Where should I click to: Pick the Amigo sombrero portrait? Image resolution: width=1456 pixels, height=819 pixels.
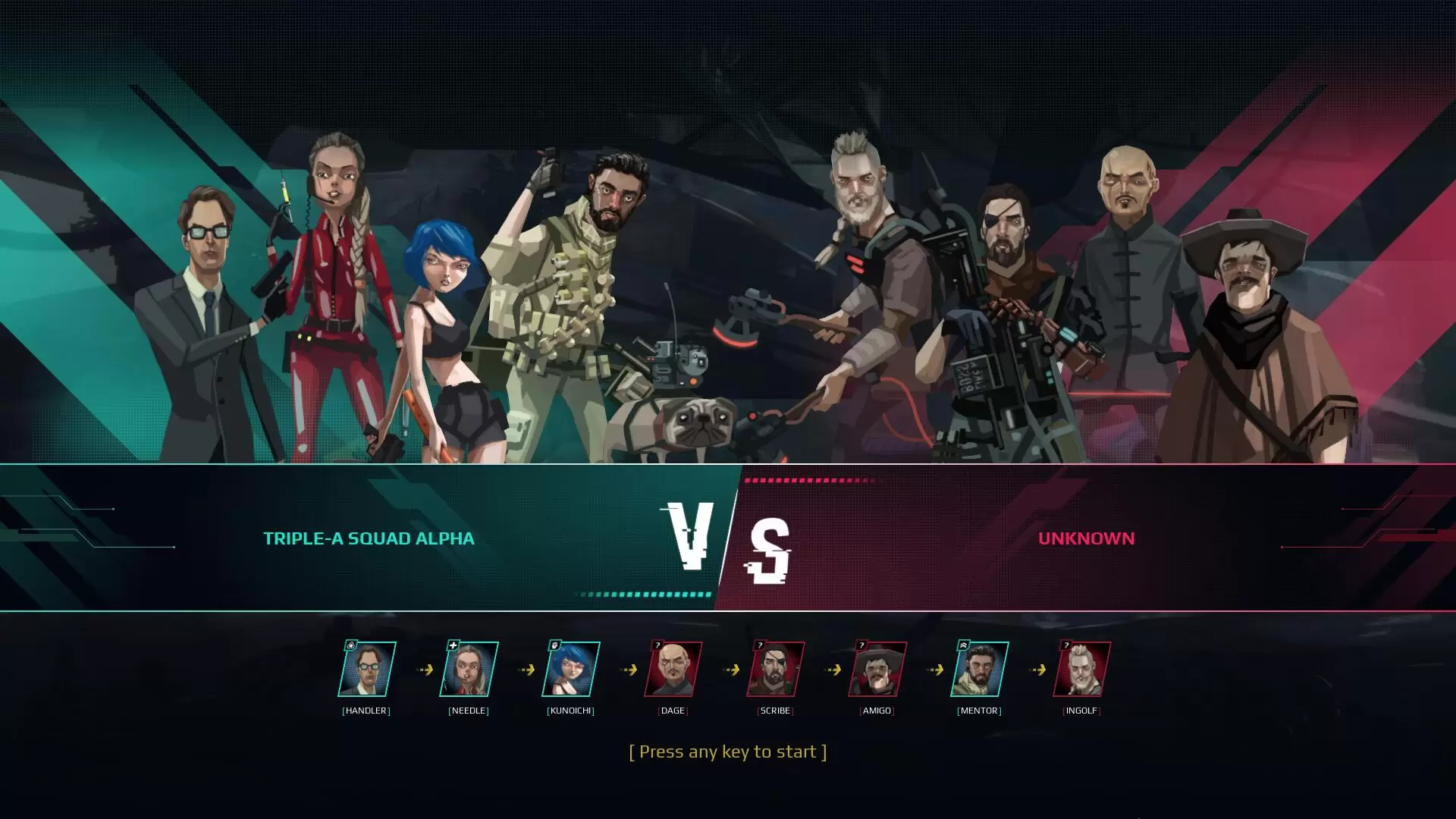click(877, 669)
